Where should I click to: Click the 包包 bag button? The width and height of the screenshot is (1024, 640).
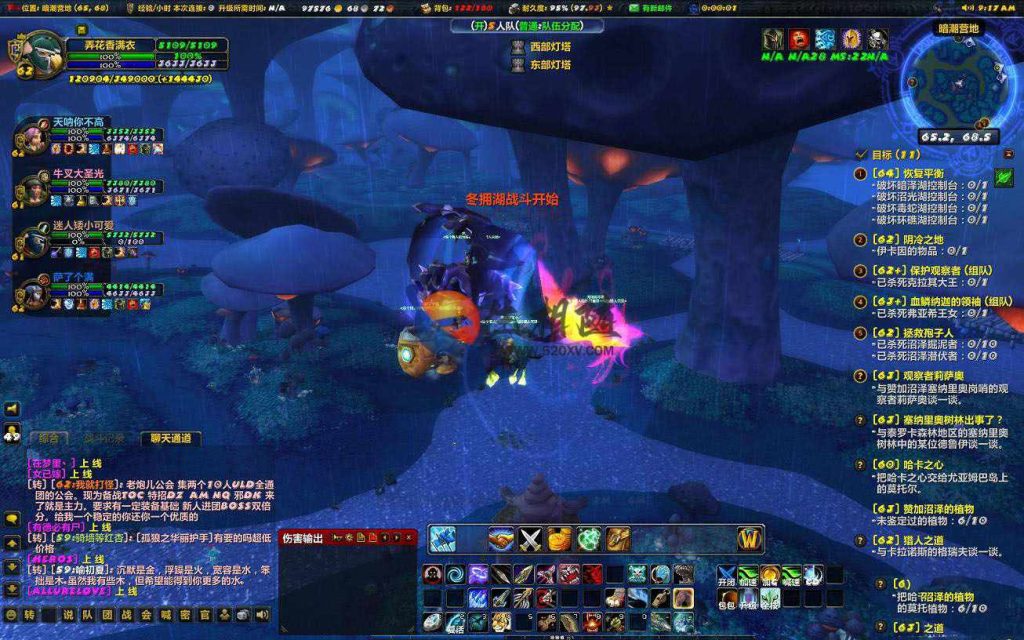coord(727,599)
